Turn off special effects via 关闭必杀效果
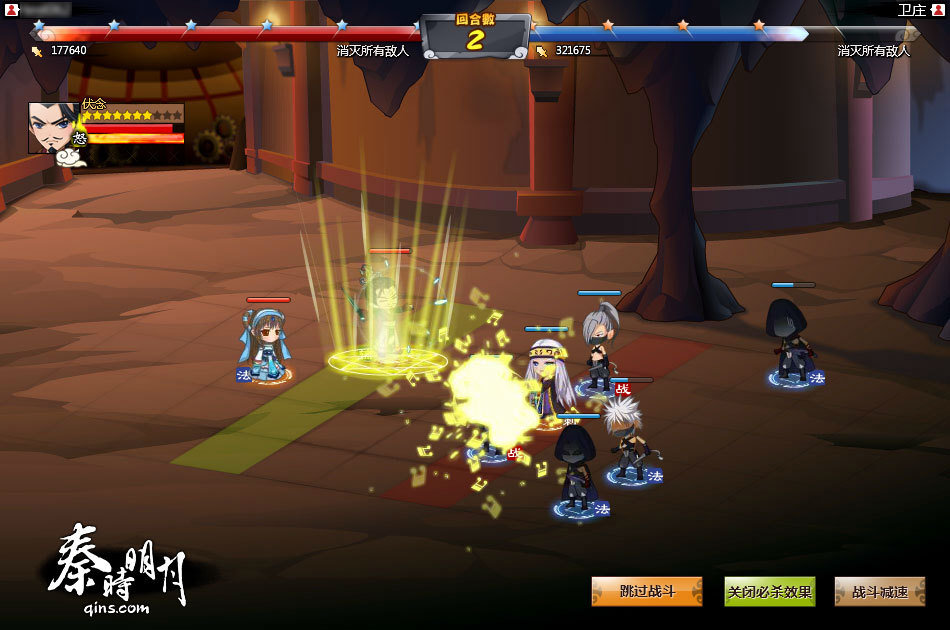 click(769, 591)
